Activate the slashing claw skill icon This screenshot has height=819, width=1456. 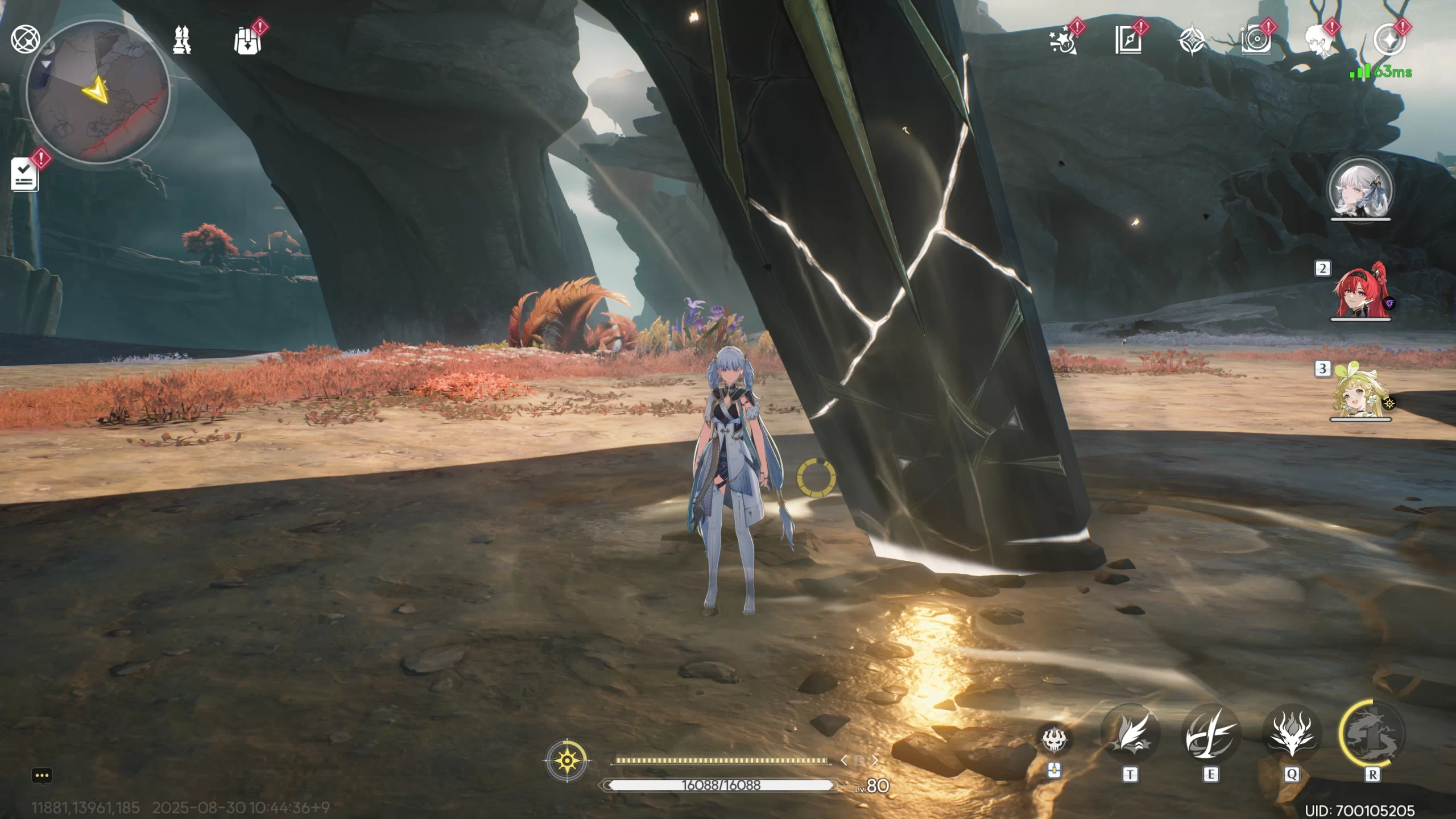[1211, 735]
